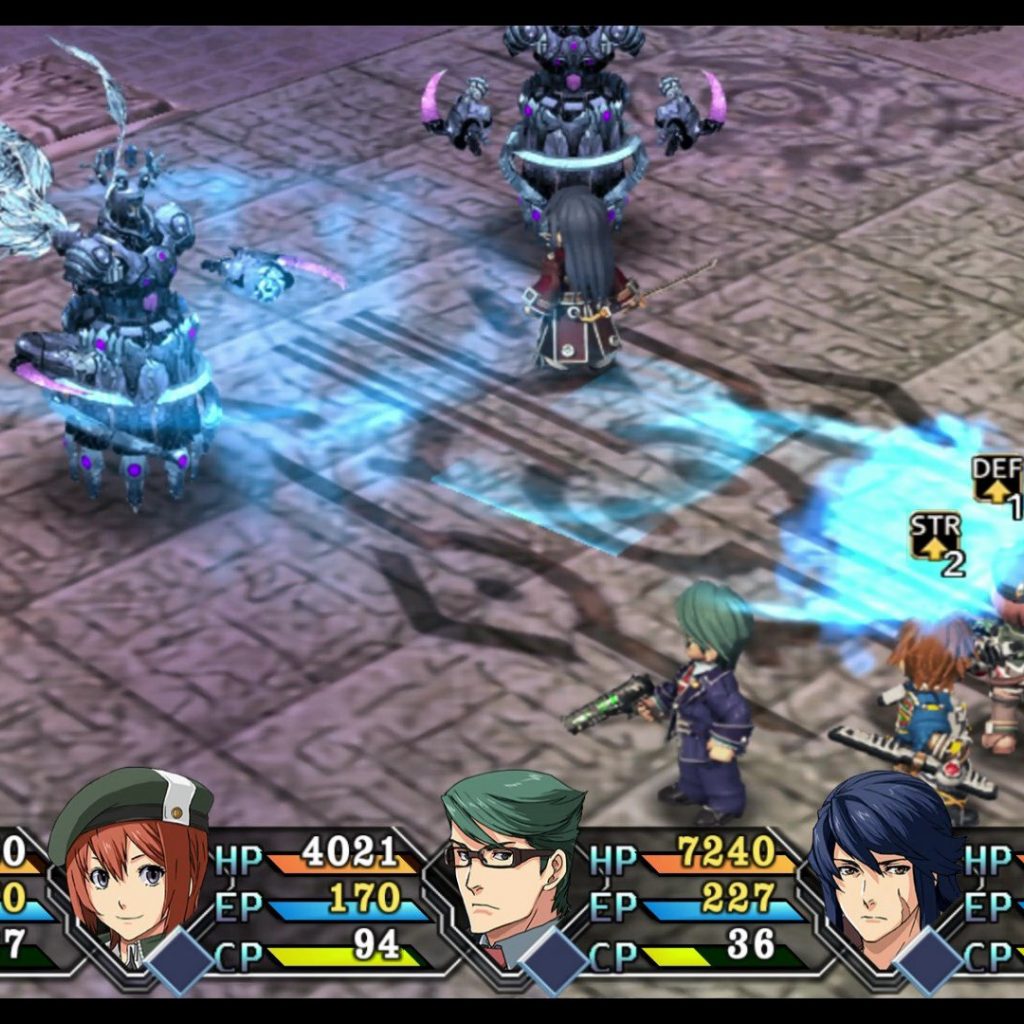Click the DEF up buff icon
This screenshot has height=1024, width=1024.
point(997,480)
